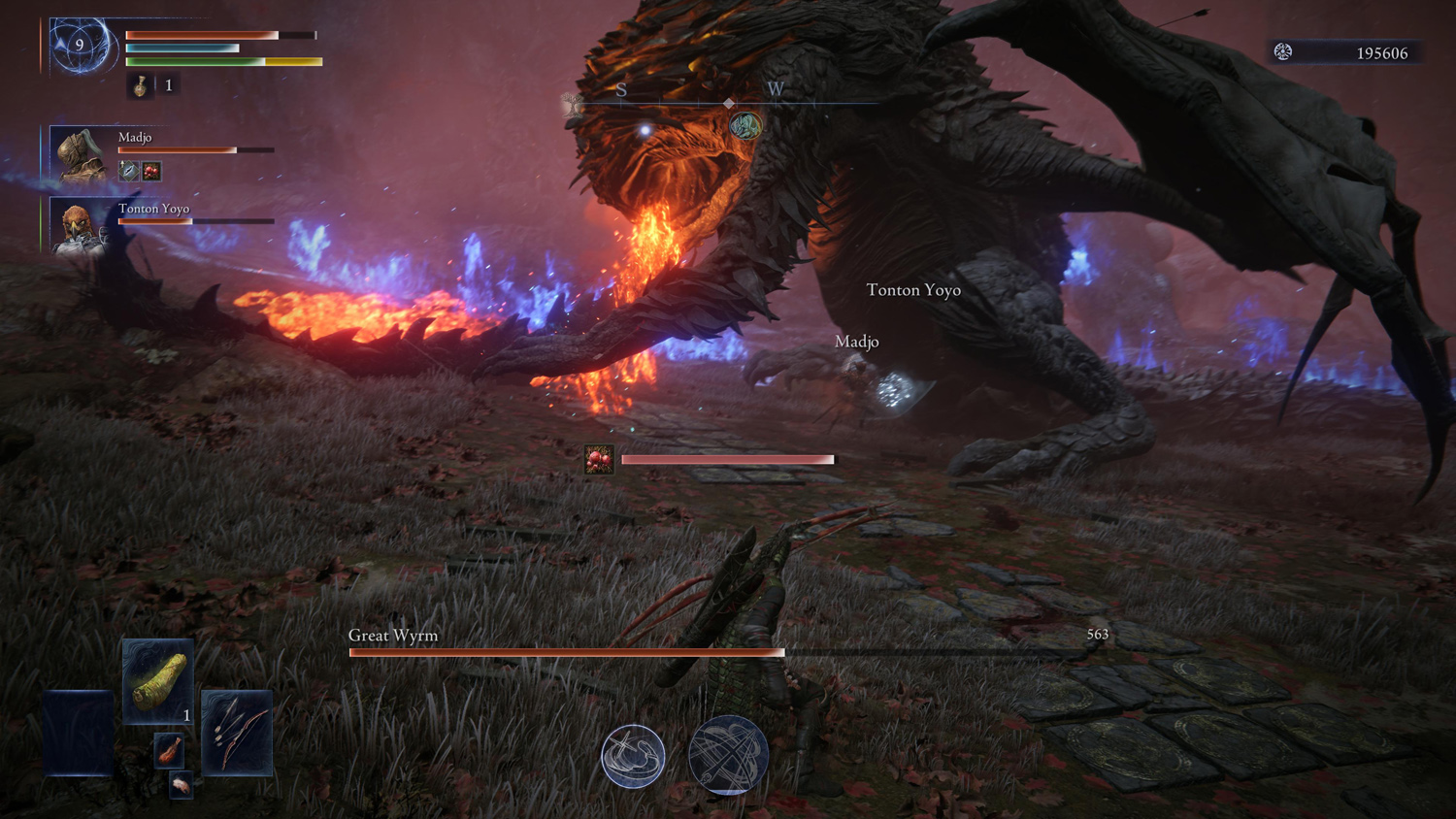Click the round green marker on the compass
This screenshot has width=1456, height=819.
745,125
